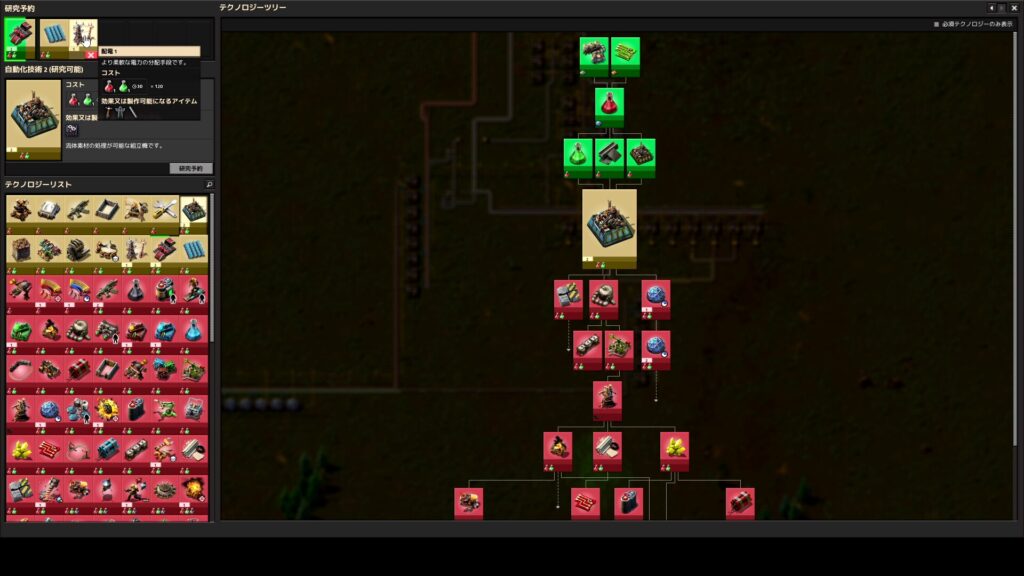Open the technology list search

coord(209,185)
